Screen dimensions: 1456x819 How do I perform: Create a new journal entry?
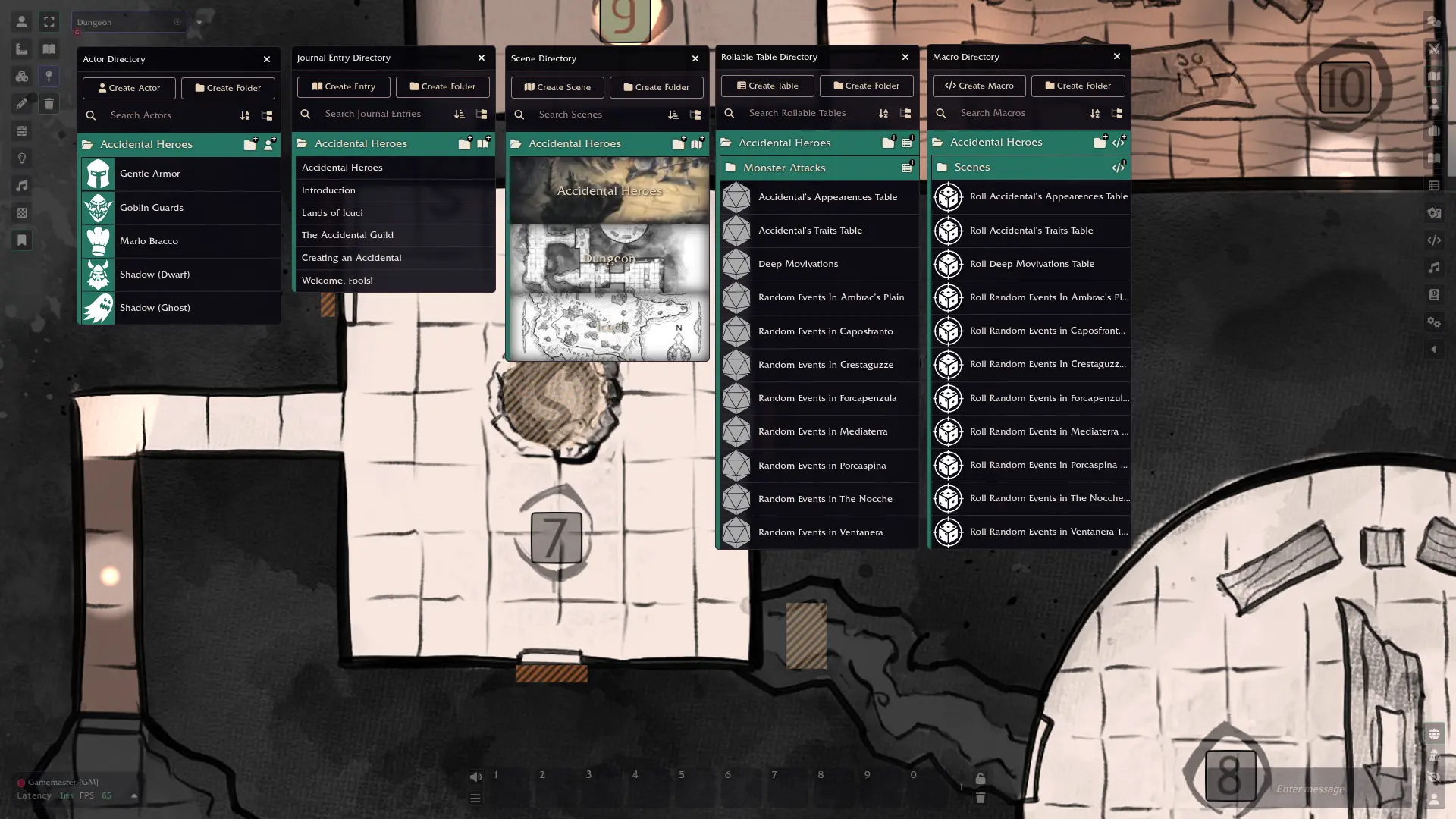pyautogui.click(x=344, y=86)
